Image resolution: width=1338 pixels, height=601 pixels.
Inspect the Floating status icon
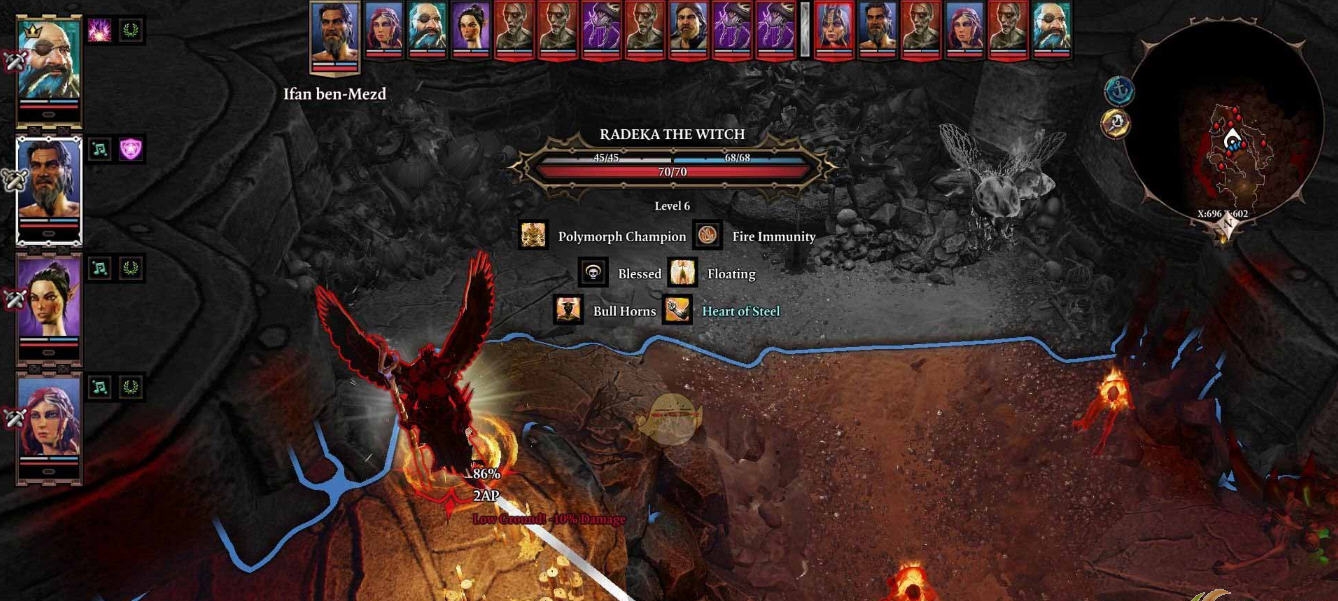(x=683, y=274)
